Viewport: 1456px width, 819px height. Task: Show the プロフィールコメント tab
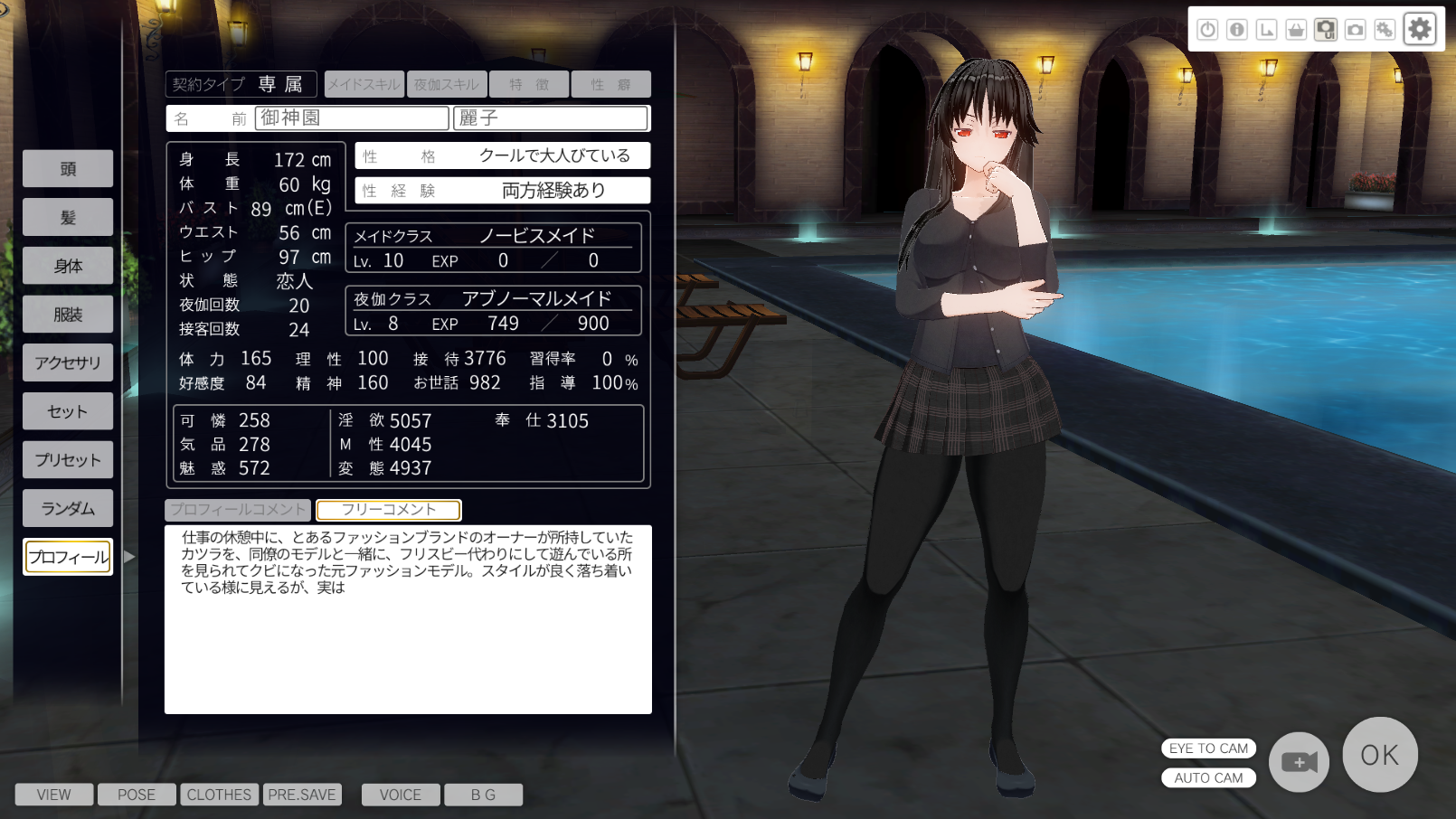click(238, 510)
